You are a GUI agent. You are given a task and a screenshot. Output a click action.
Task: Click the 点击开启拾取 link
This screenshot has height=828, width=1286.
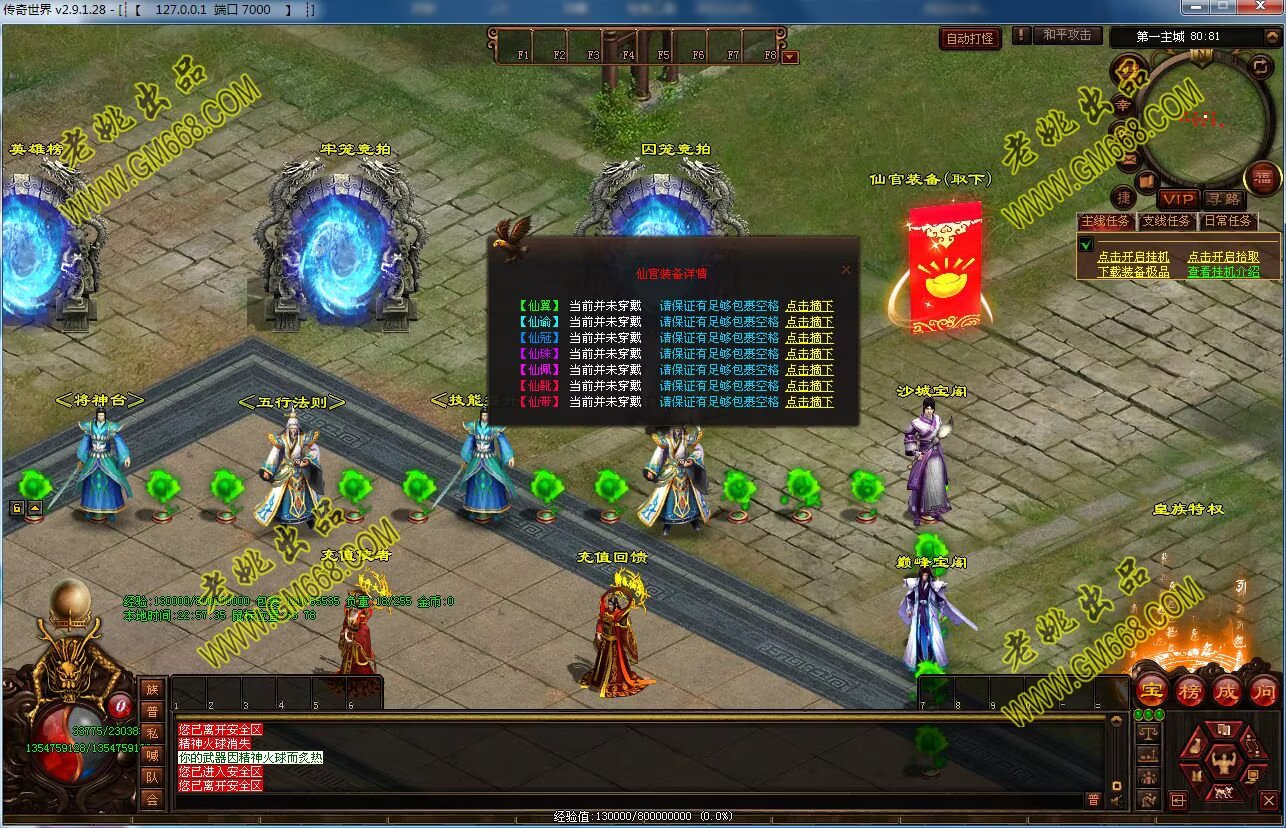[x=1223, y=257]
